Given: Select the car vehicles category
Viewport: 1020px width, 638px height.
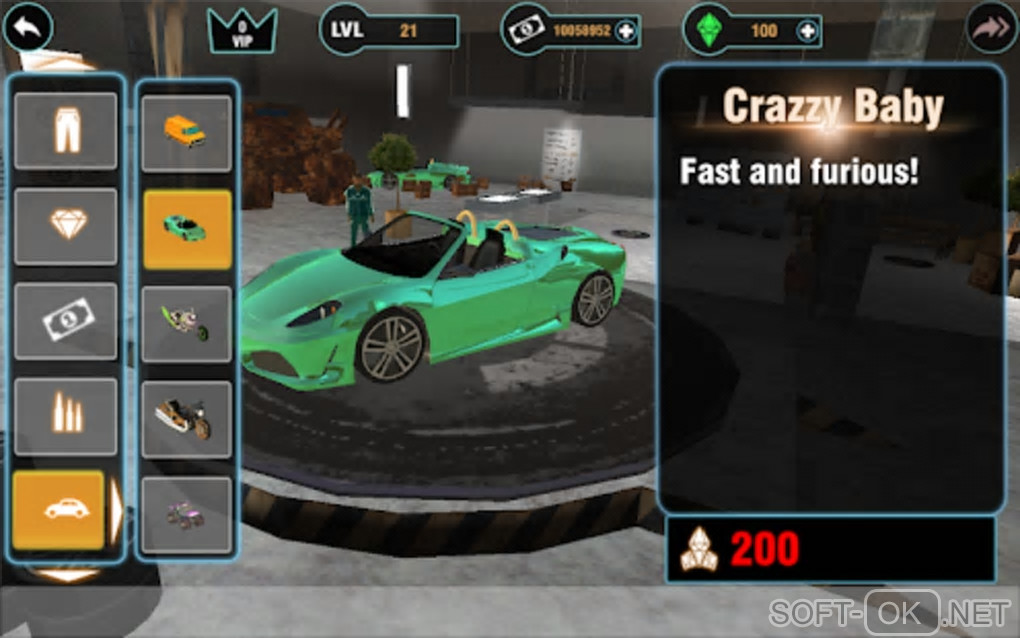Looking at the screenshot, I should point(59,509).
